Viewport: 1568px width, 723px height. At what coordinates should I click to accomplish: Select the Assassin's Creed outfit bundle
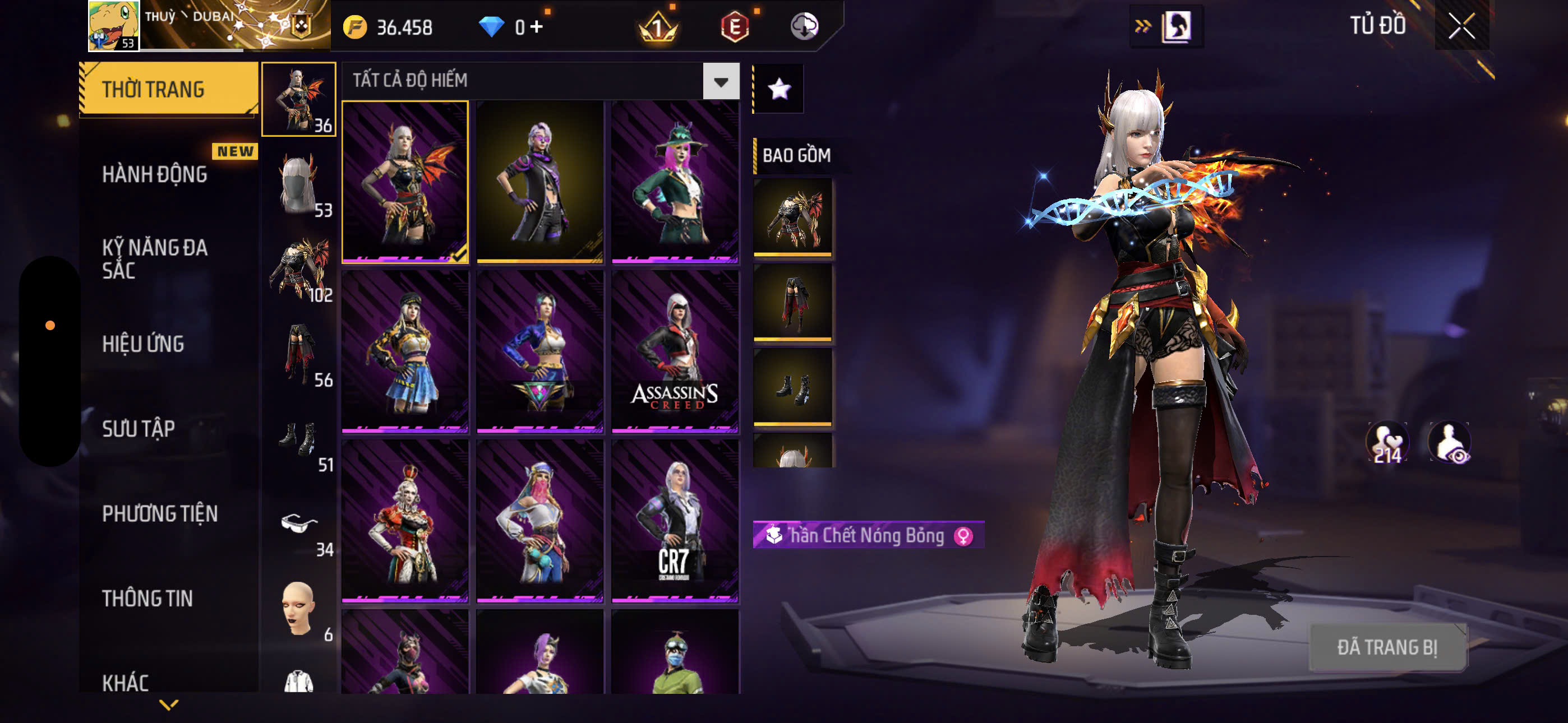coord(675,351)
